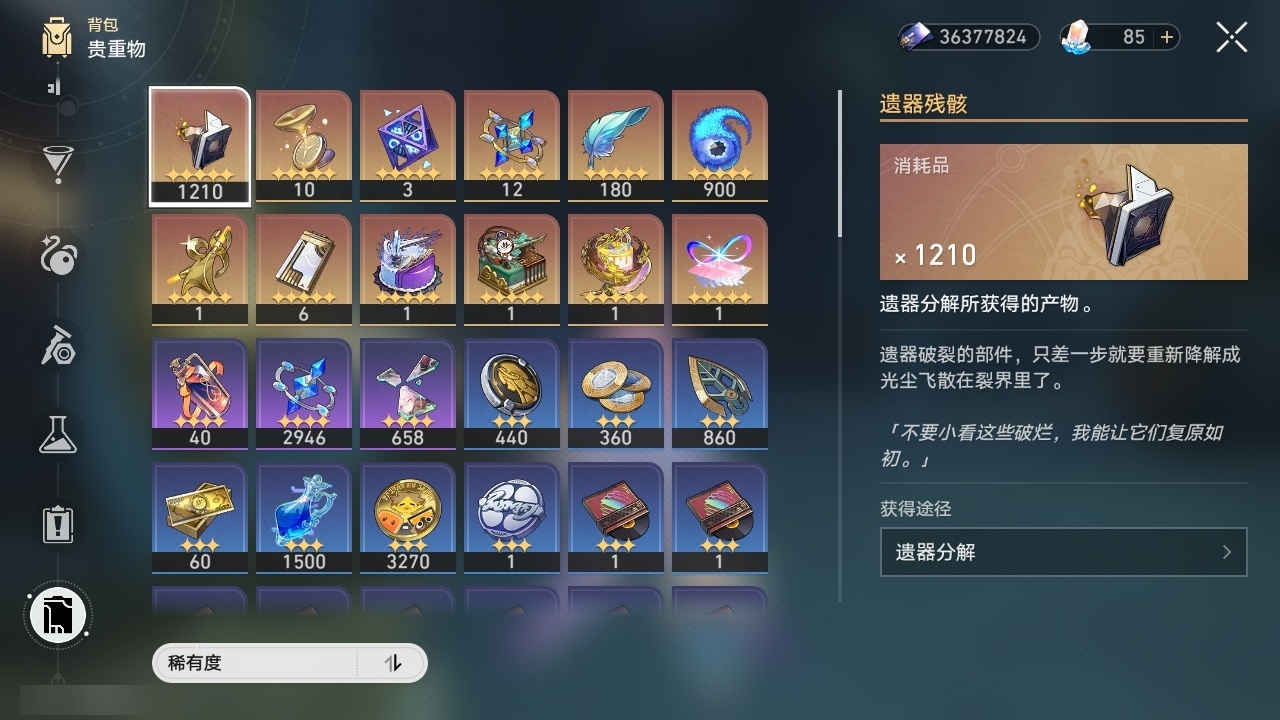Open the 遗器分解 acquisition route link
This screenshot has height=720, width=1280.
[1063, 552]
